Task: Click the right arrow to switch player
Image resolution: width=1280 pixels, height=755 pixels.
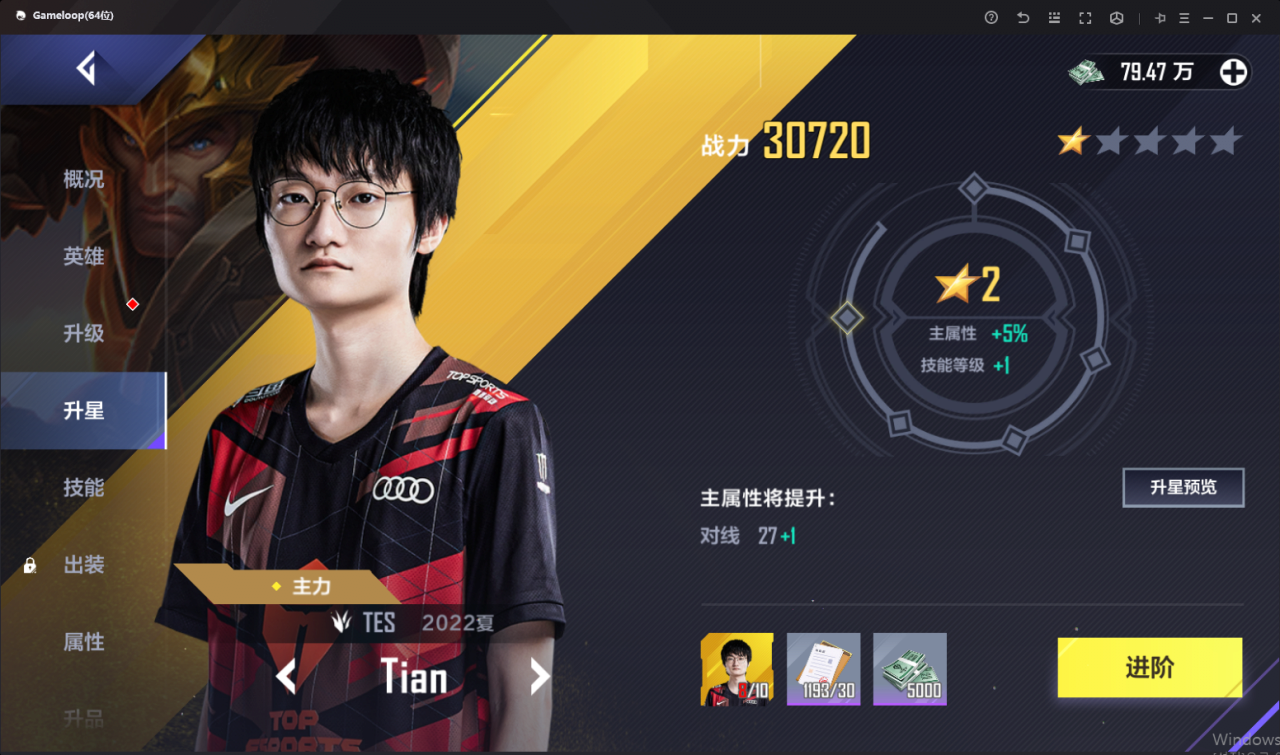Action: [x=539, y=677]
